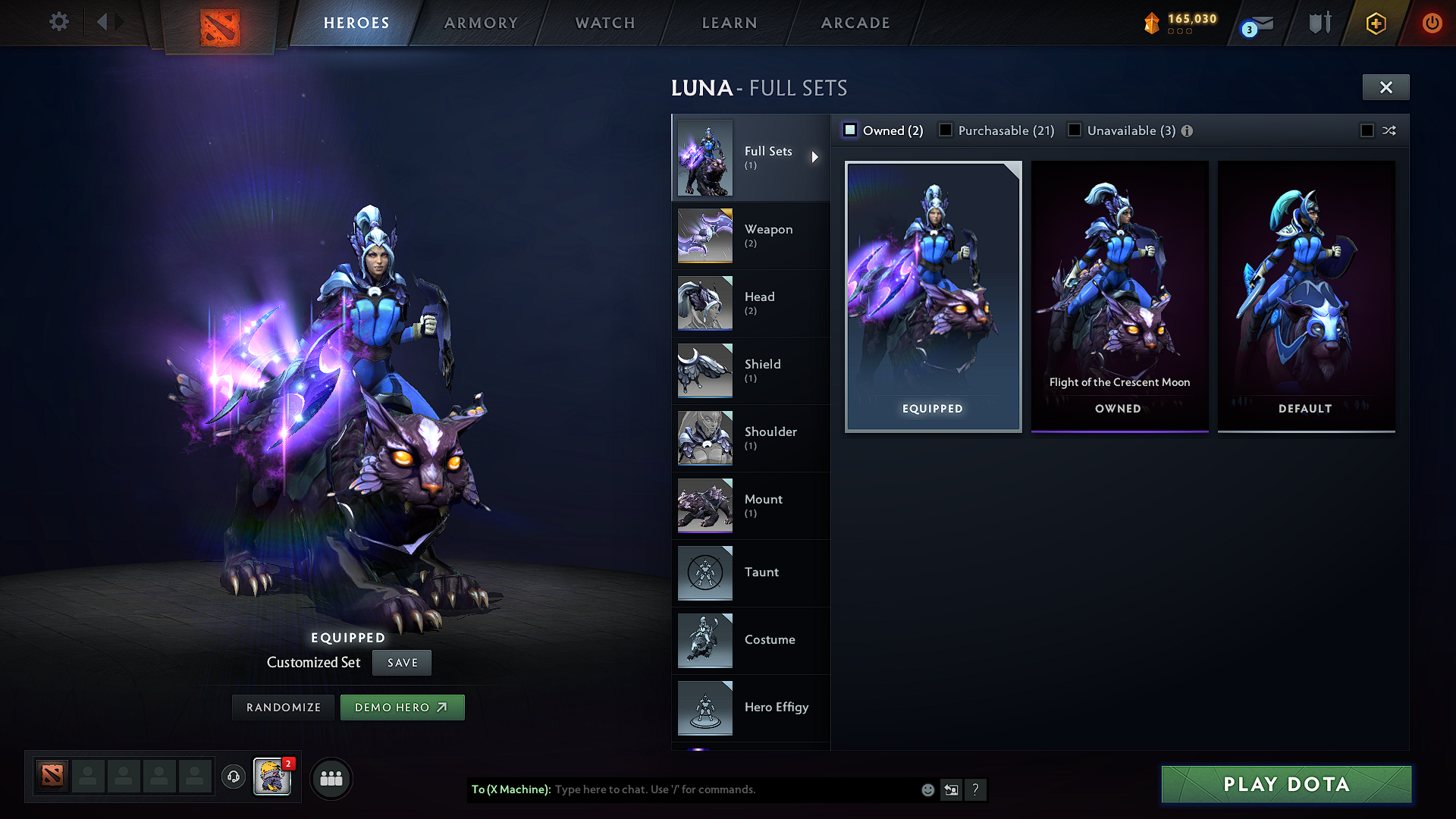The image size is (1456, 819).
Task: Switch to the ARCADE tab
Action: pyautogui.click(x=855, y=23)
